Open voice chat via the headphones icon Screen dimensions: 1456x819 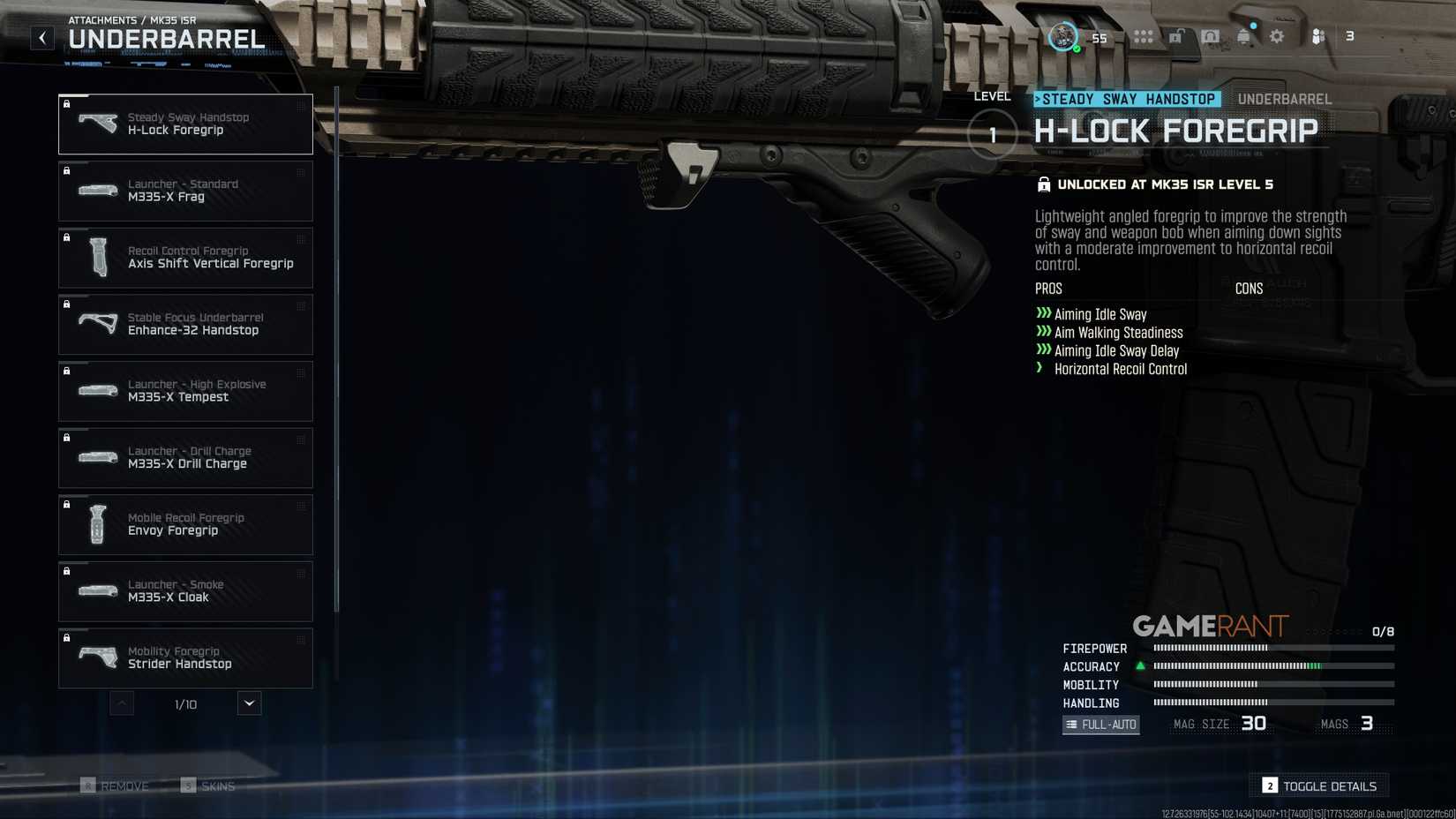click(1210, 36)
